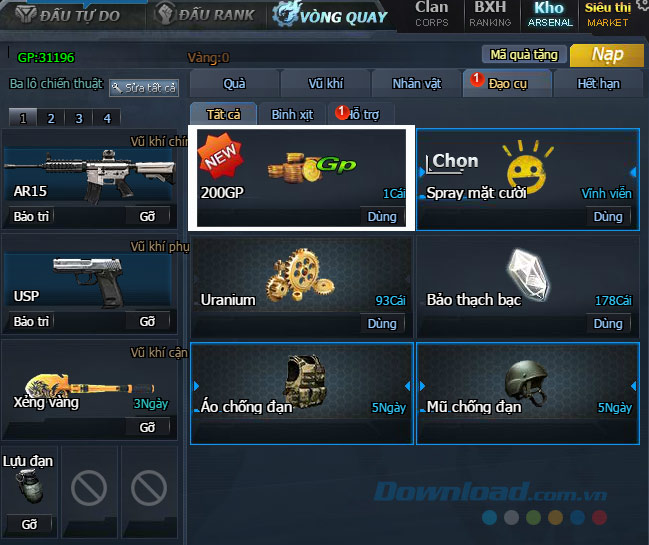Select tactical backpack slot 2

pyautogui.click(x=50, y=118)
